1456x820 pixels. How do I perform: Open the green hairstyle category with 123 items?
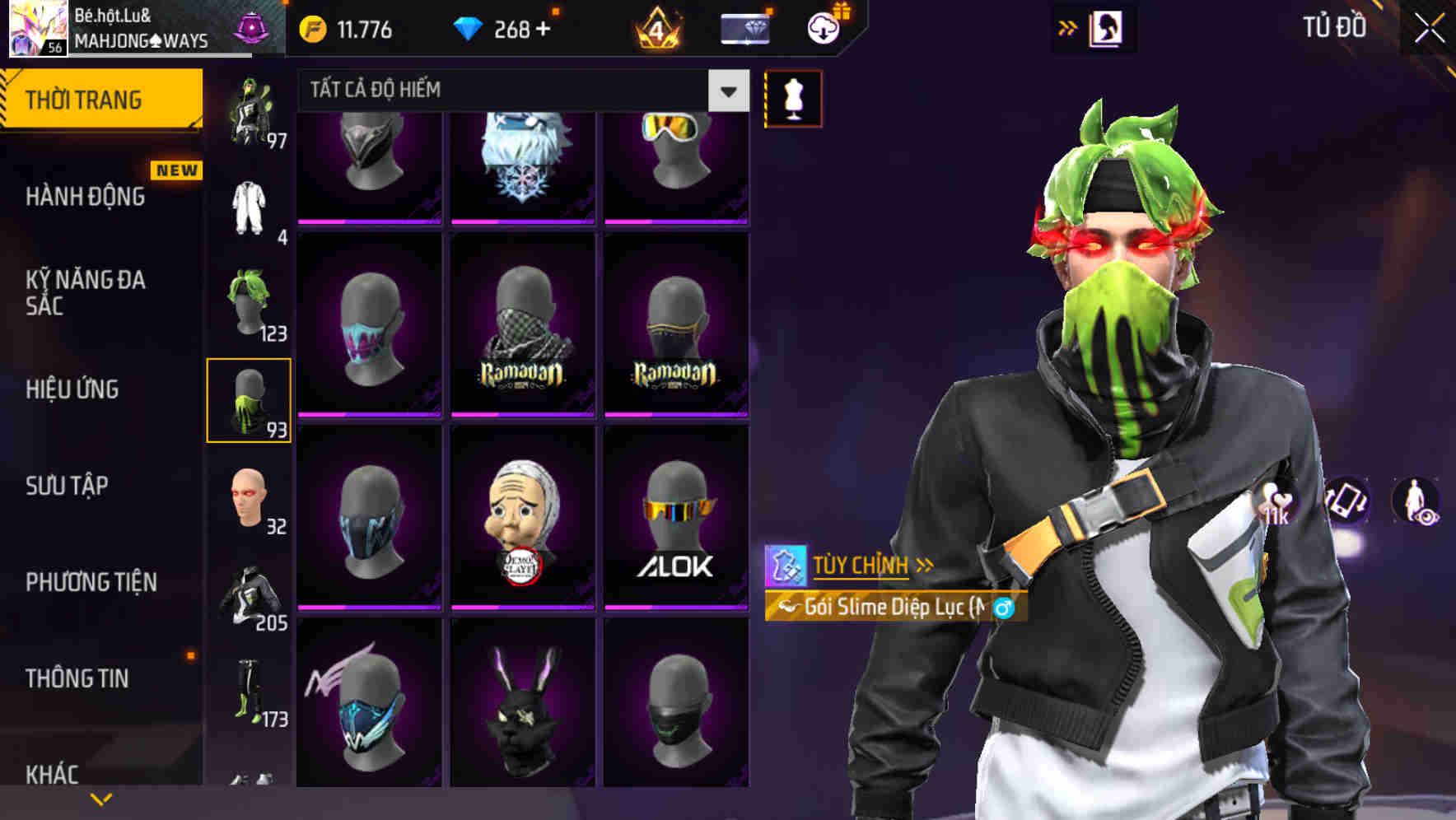tap(247, 305)
